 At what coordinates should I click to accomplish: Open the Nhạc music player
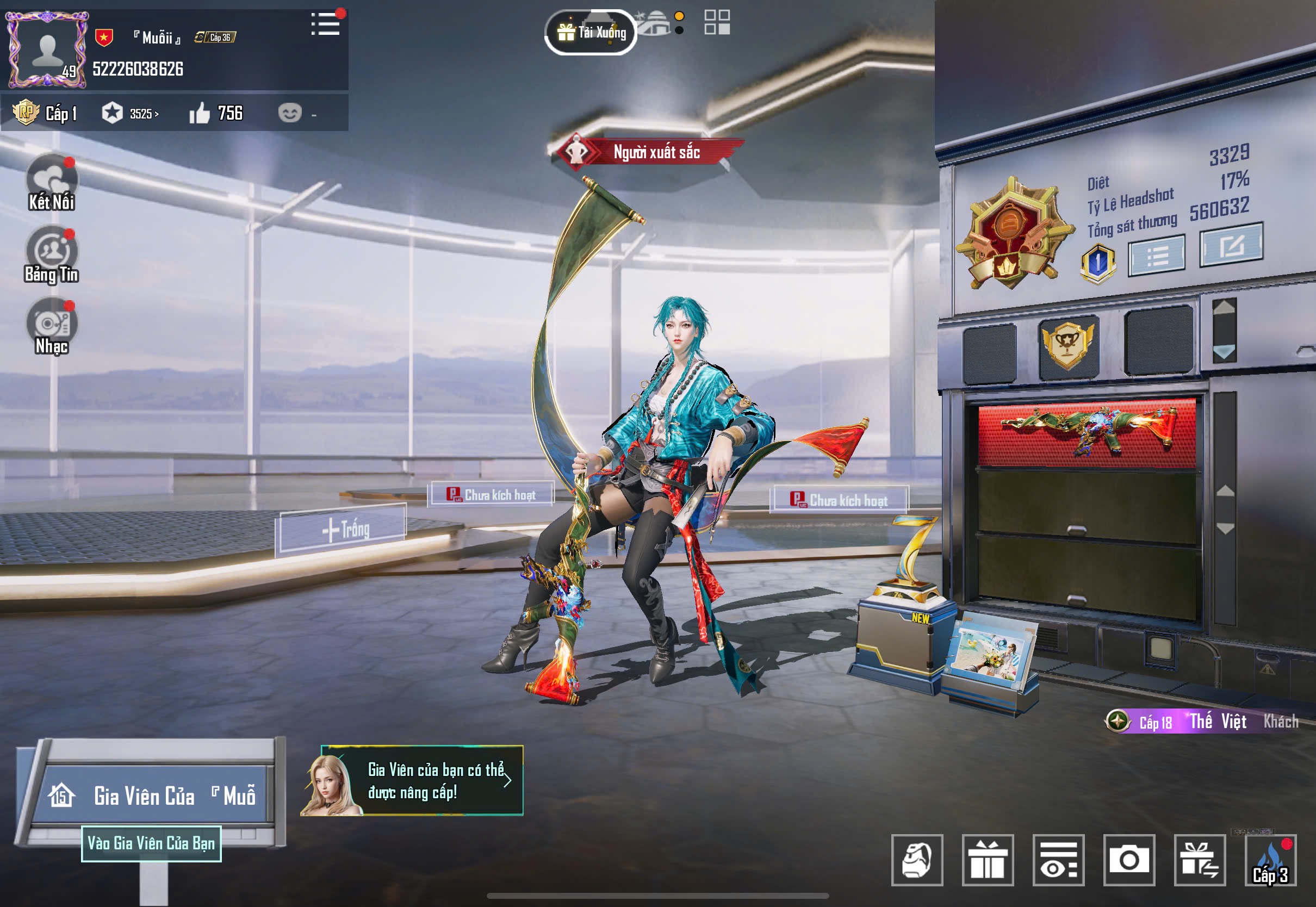pyautogui.click(x=52, y=327)
